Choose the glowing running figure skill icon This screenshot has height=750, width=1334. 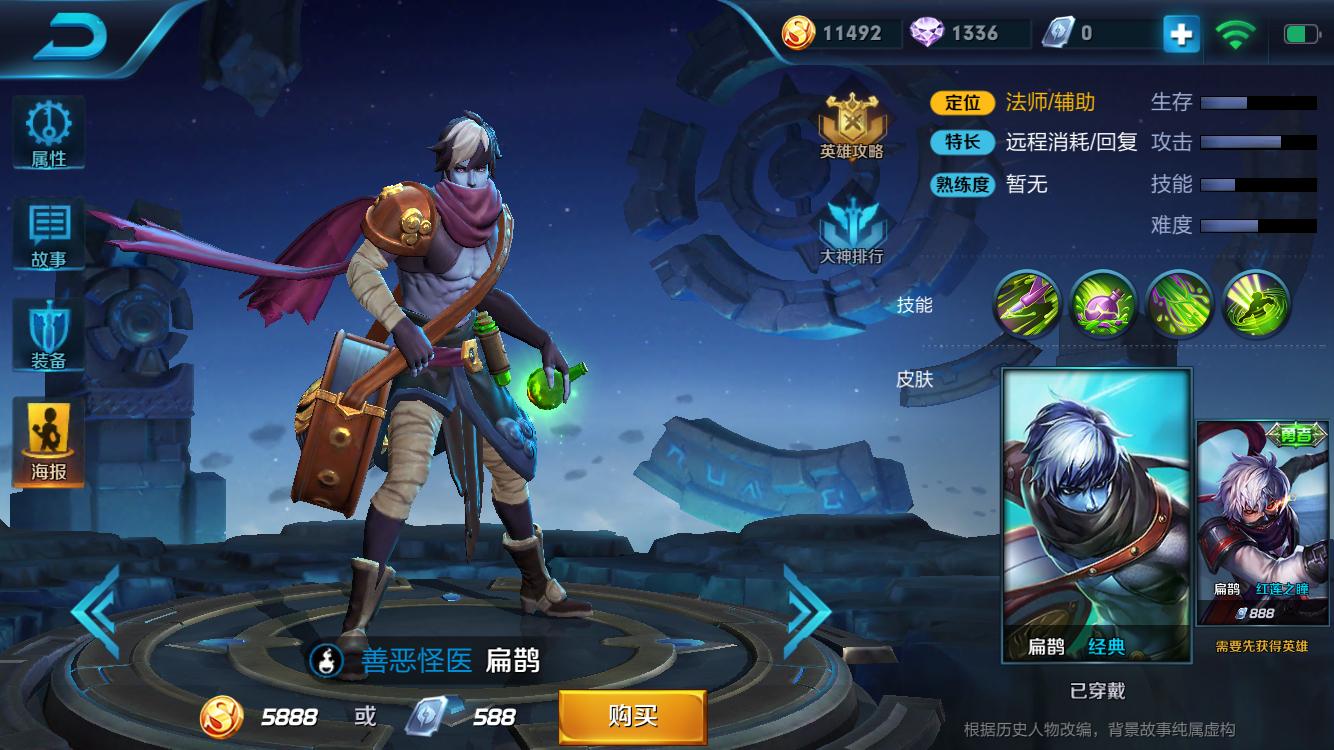tap(1256, 304)
